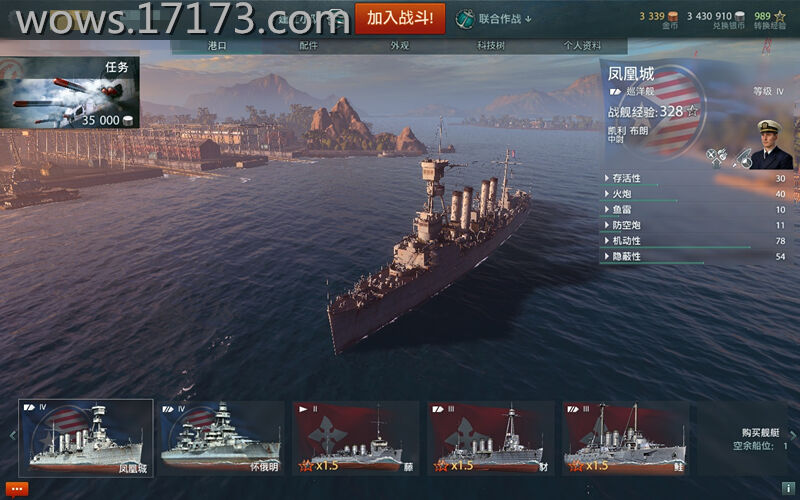The image size is (800, 500).
Task: Select the 凤凰城 ship in the carousel
Action: [x=87, y=437]
